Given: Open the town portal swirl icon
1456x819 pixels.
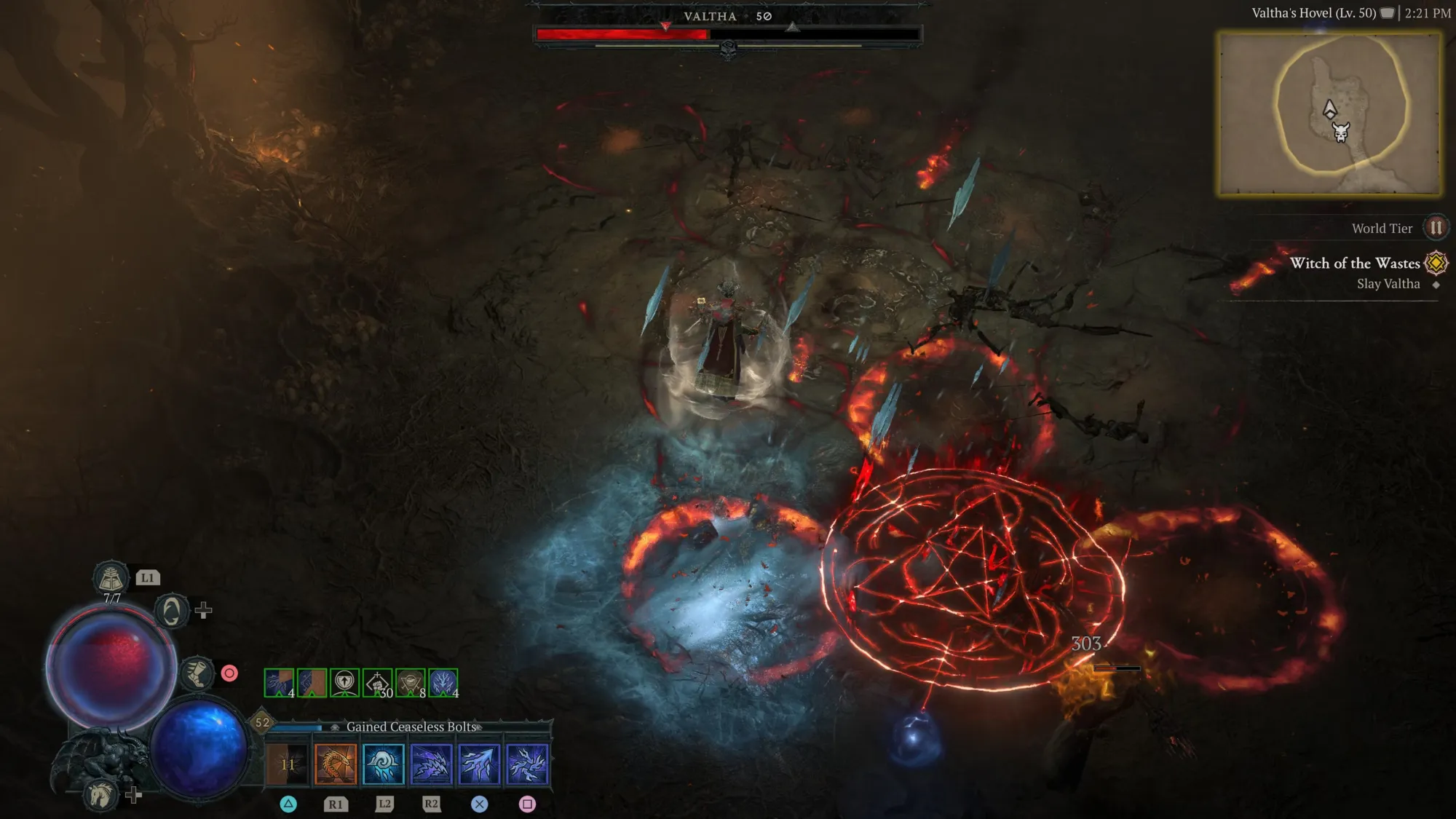Looking at the screenshot, I should coord(172,611).
